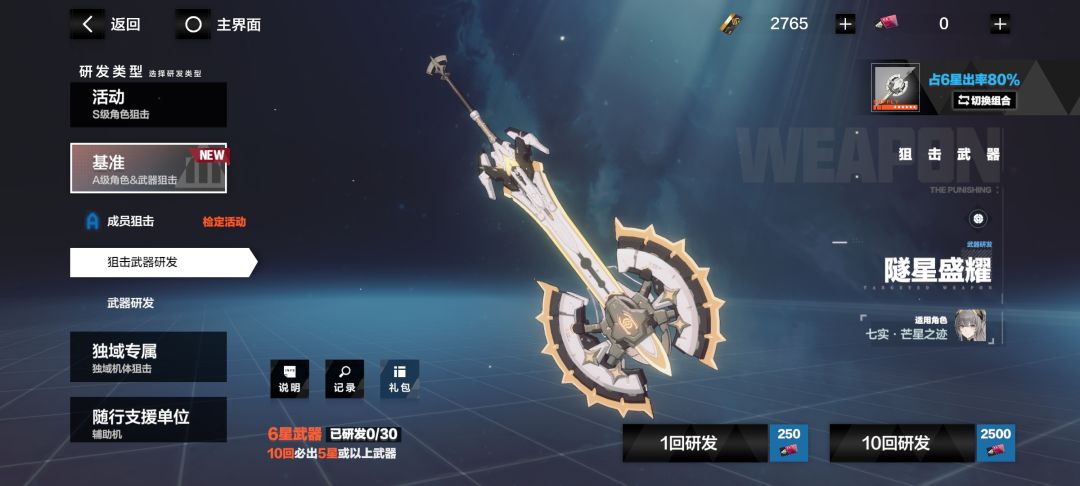View the 记录 research records

[x=345, y=379]
